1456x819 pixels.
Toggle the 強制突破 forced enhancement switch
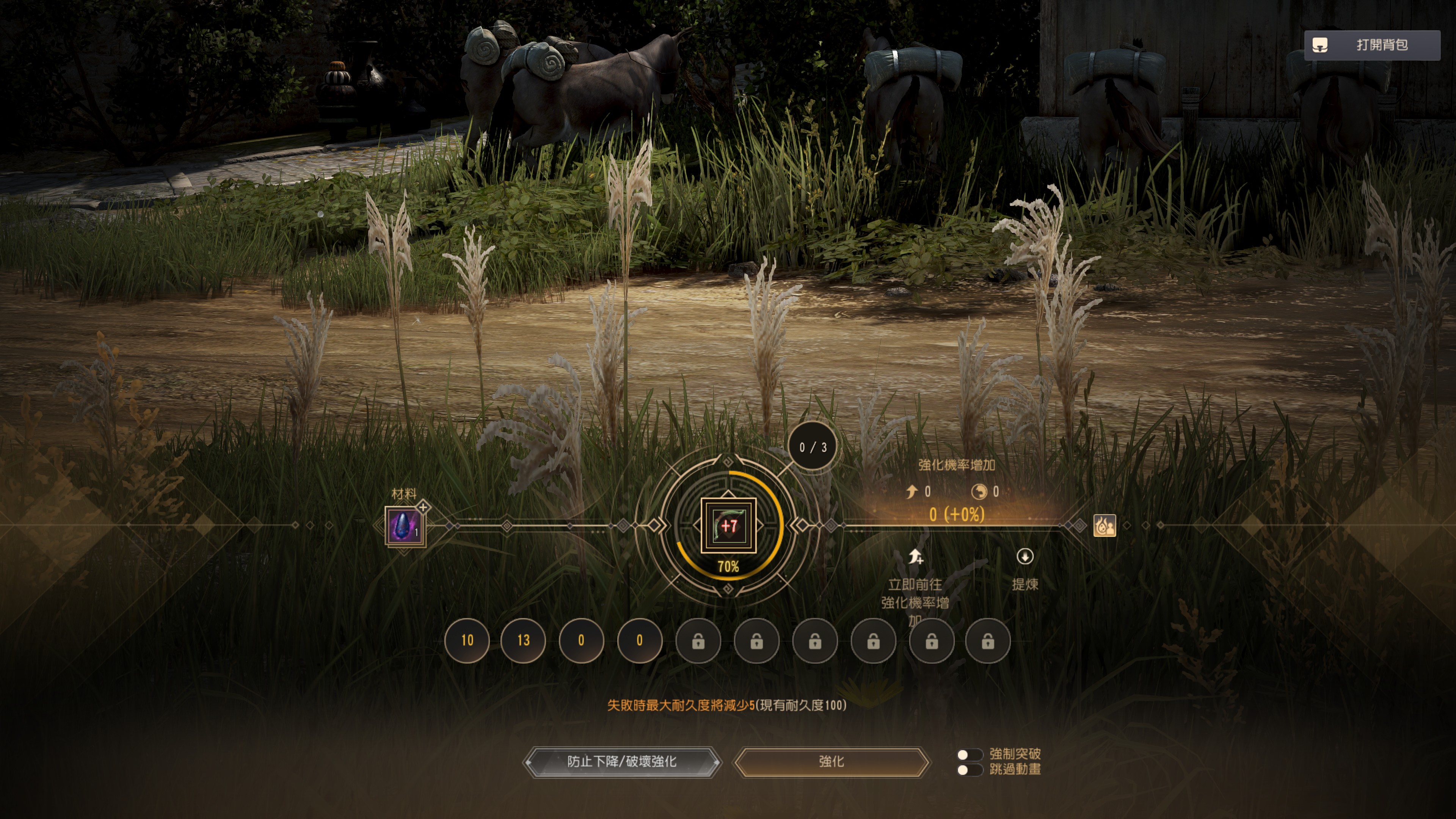tap(970, 755)
